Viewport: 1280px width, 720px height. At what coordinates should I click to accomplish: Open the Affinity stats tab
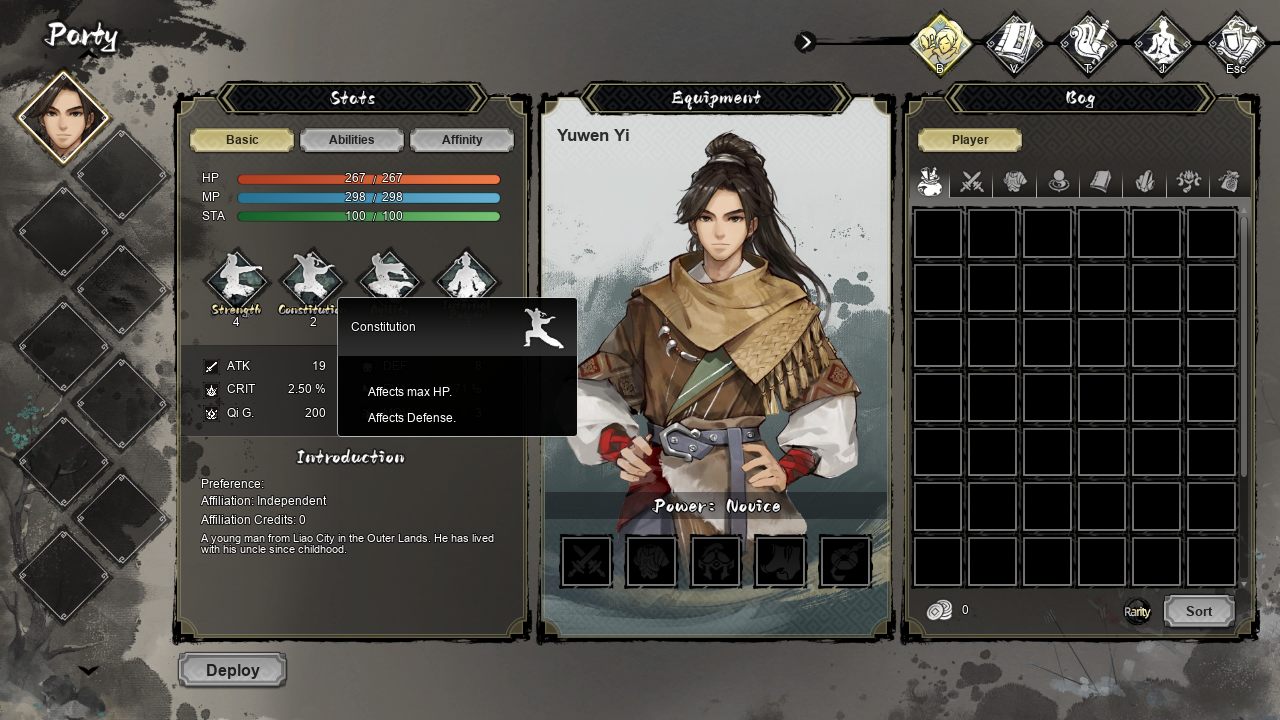point(461,140)
